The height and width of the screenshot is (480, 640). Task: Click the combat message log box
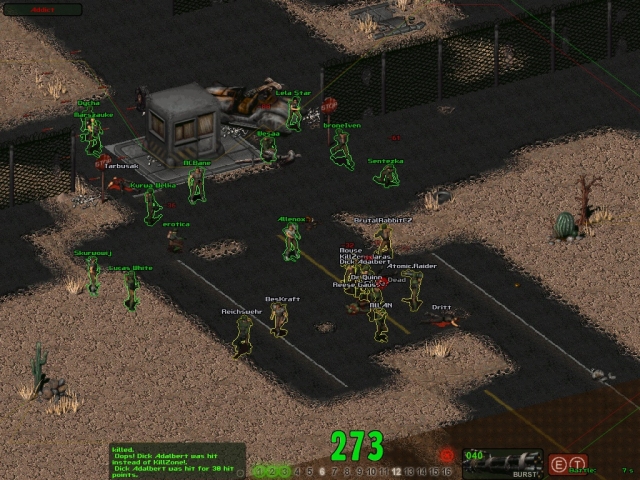coord(177,460)
